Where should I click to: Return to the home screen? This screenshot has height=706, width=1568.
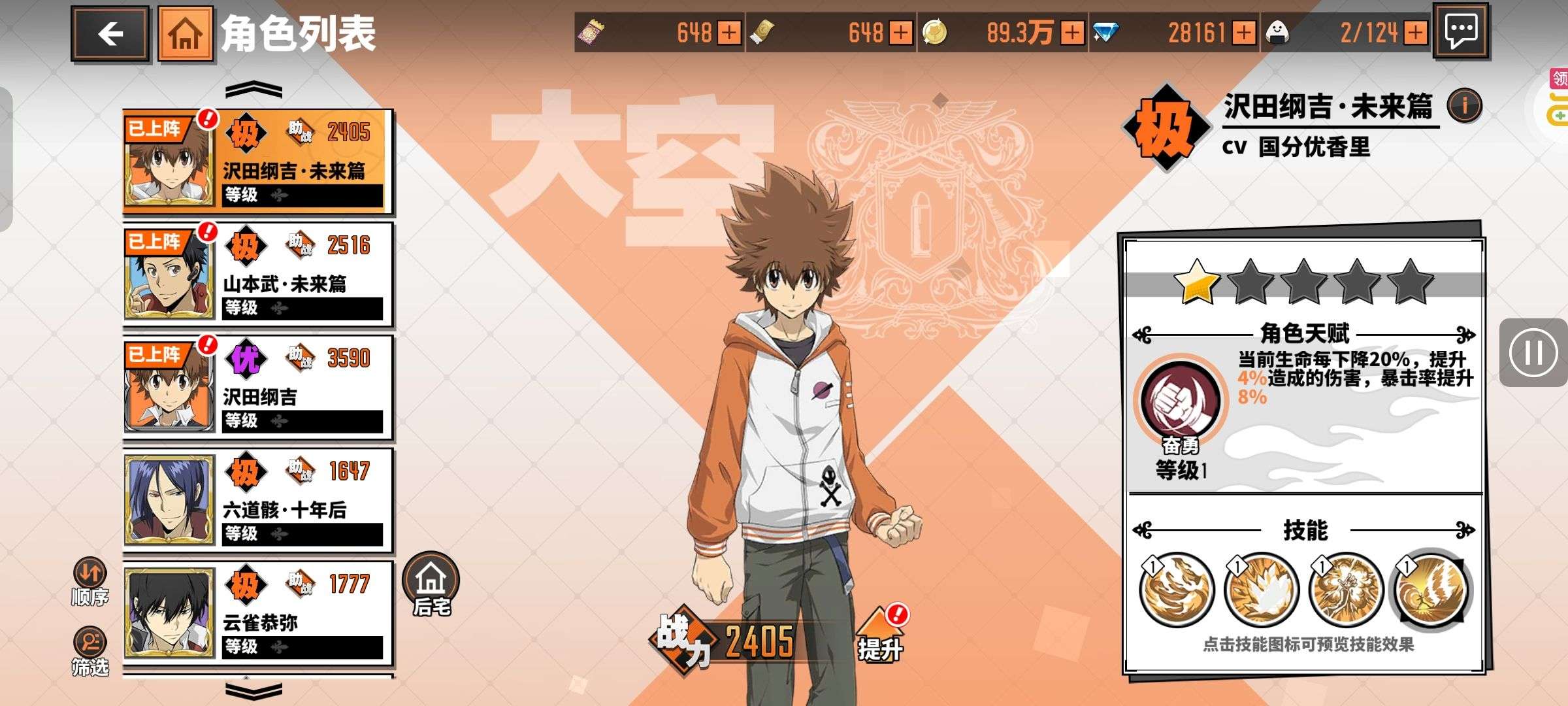click(x=186, y=34)
